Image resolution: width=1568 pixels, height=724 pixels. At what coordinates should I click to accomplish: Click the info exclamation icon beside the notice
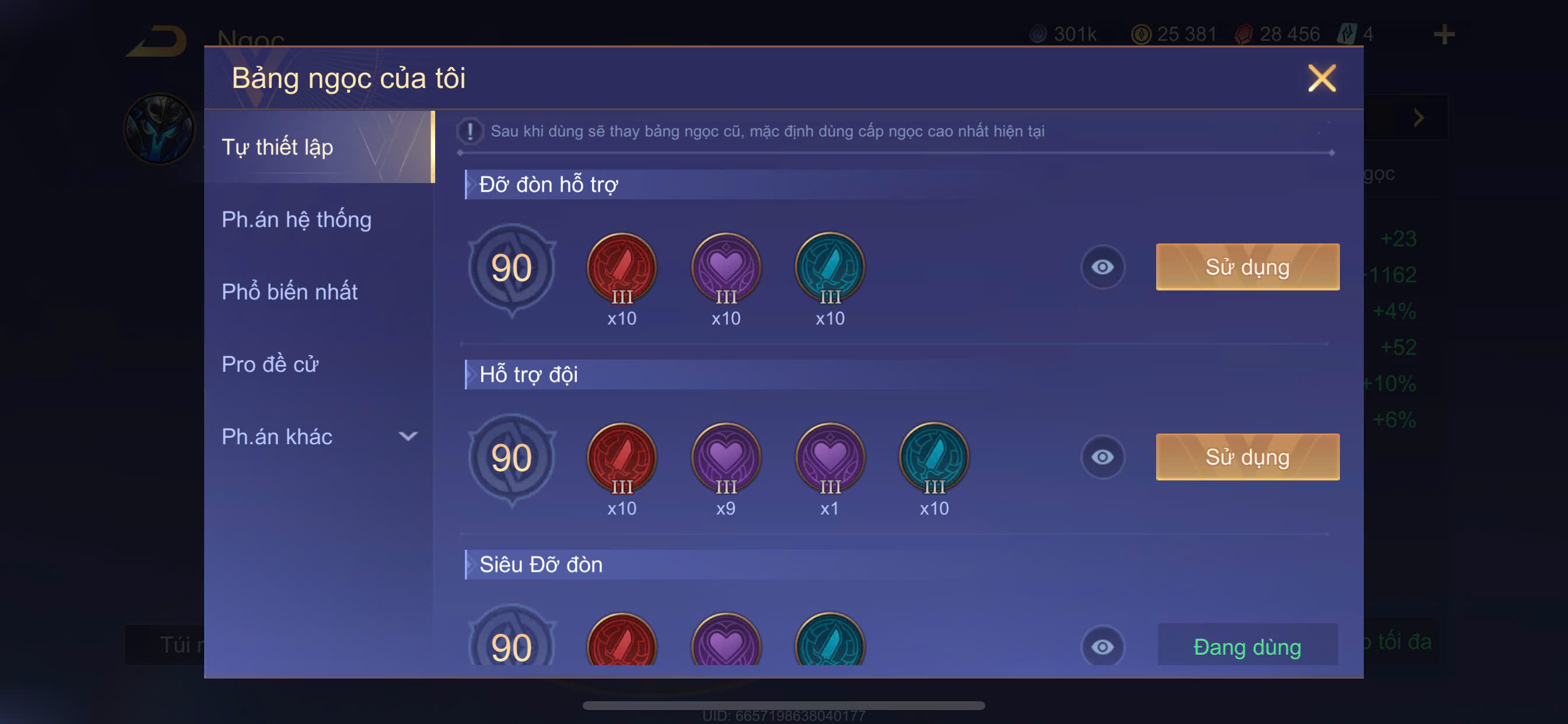470,131
